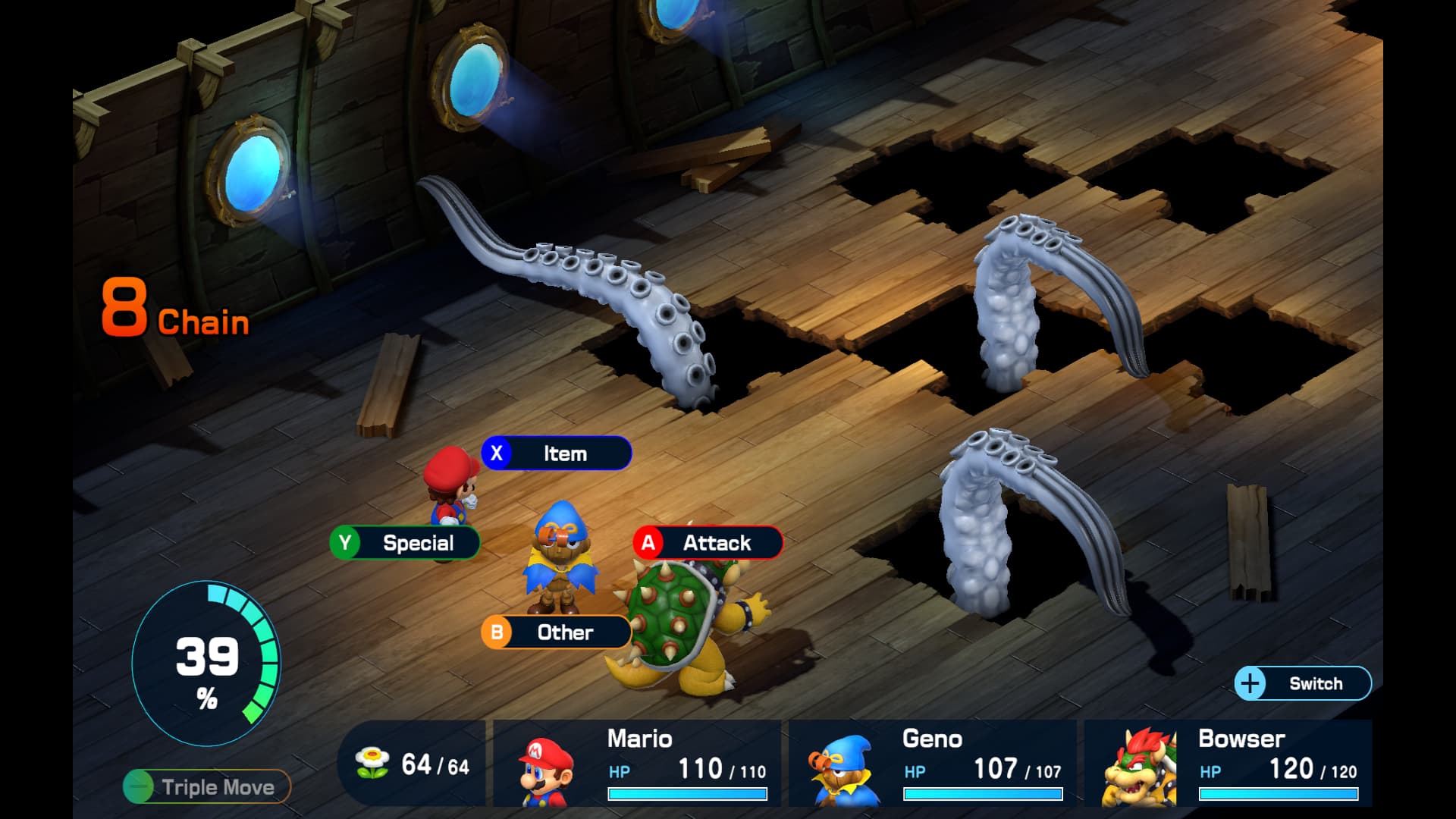The height and width of the screenshot is (819, 1456).
Task: Choose the Special command
Action: [x=405, y=543]
